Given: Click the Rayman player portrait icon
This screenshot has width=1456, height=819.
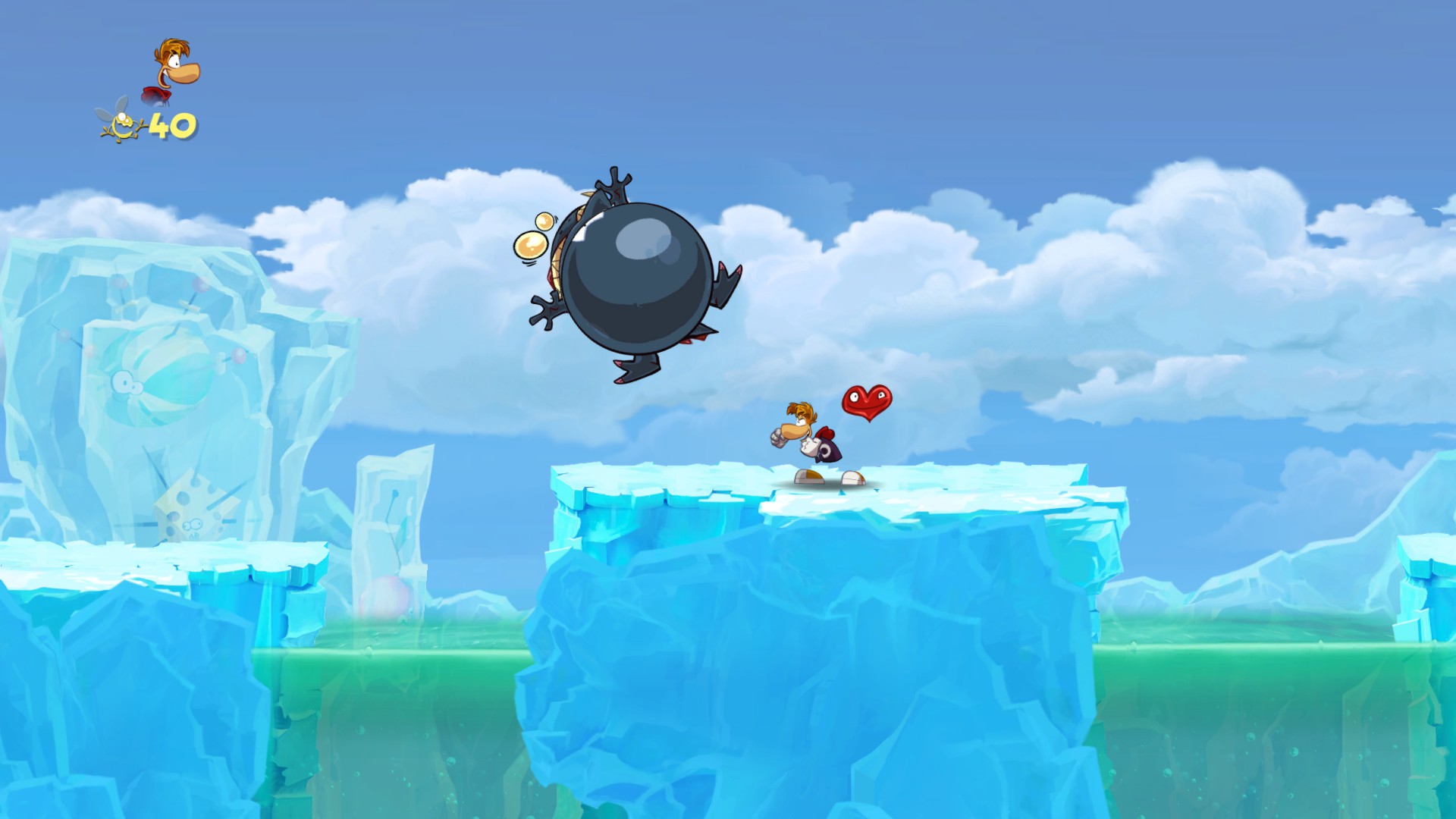Looking at the screenshot, I should click(172, 71).
